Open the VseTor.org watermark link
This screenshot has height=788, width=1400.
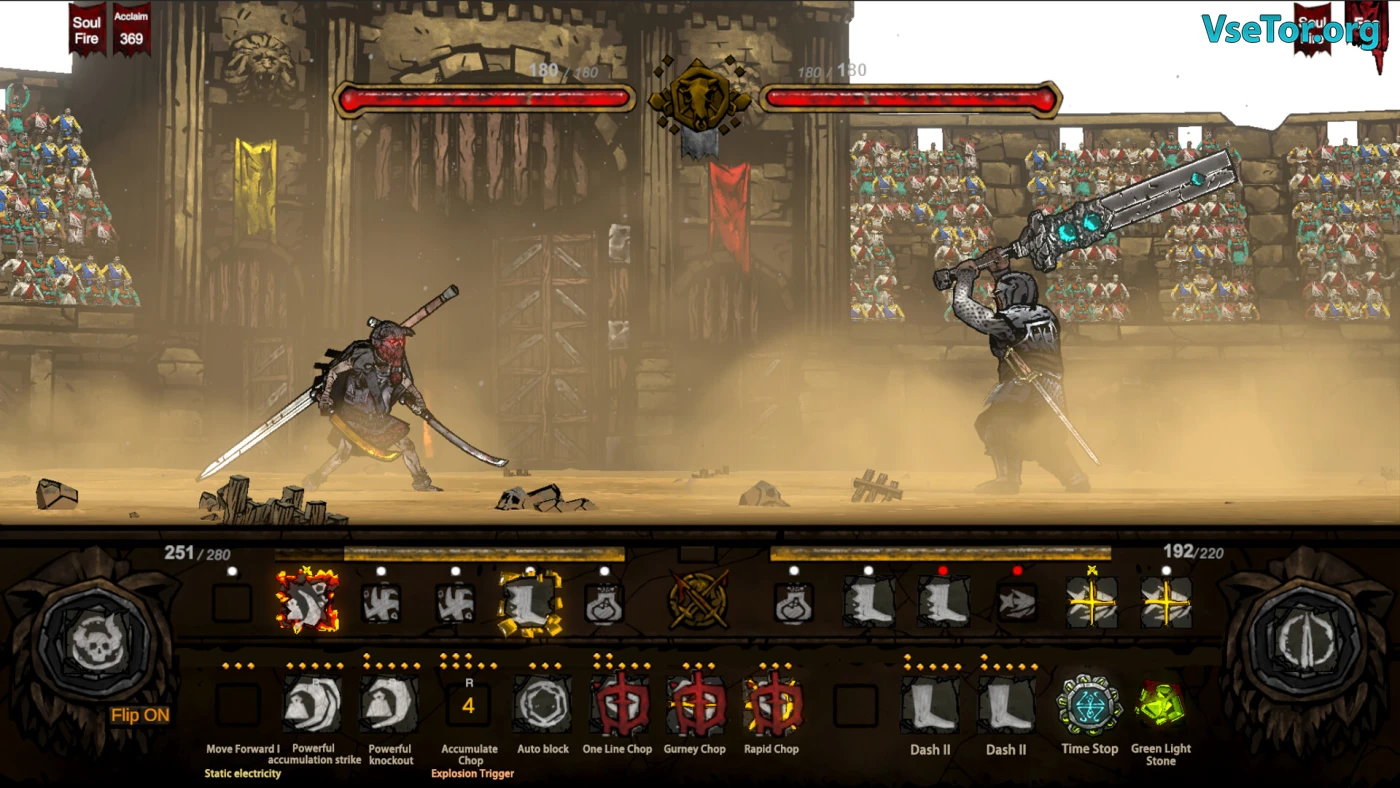1290,31
